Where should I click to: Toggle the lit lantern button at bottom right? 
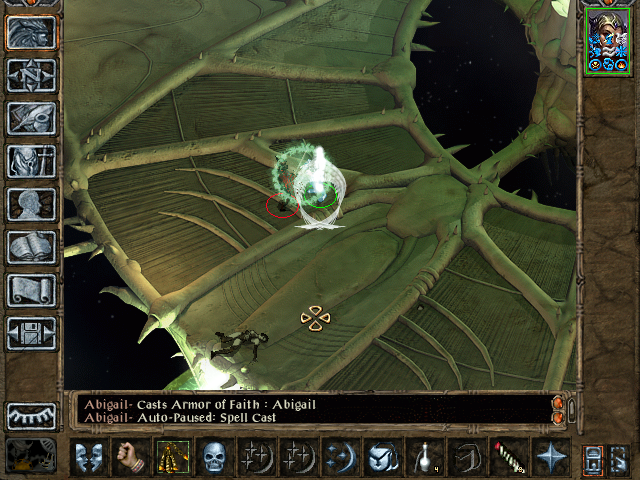pos(592,457)
